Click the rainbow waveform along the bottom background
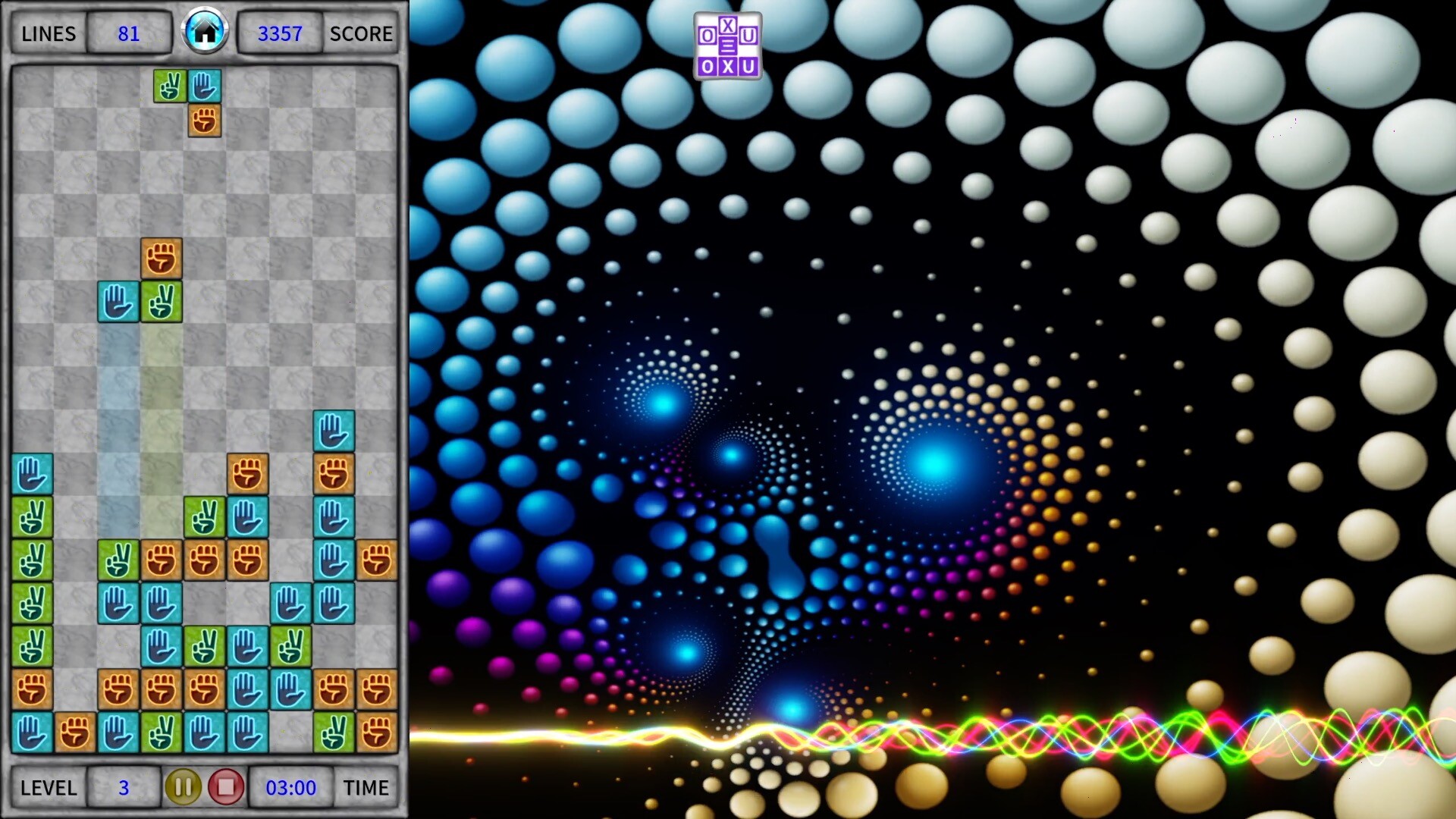The width and height of the screenshot is (1456, 819). tap(986, 730)
